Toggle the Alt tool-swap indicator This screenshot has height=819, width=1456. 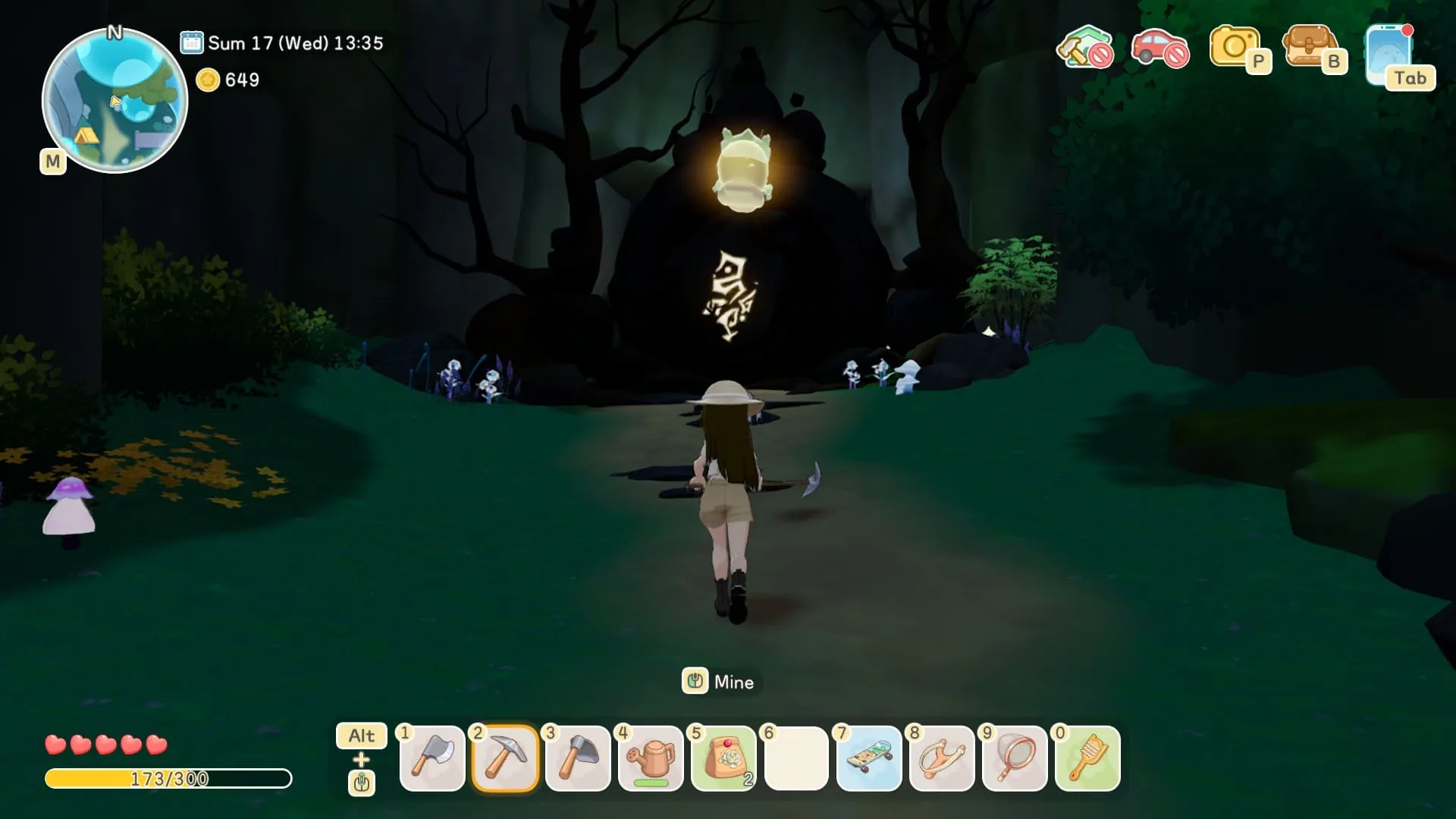click(362, 736)
